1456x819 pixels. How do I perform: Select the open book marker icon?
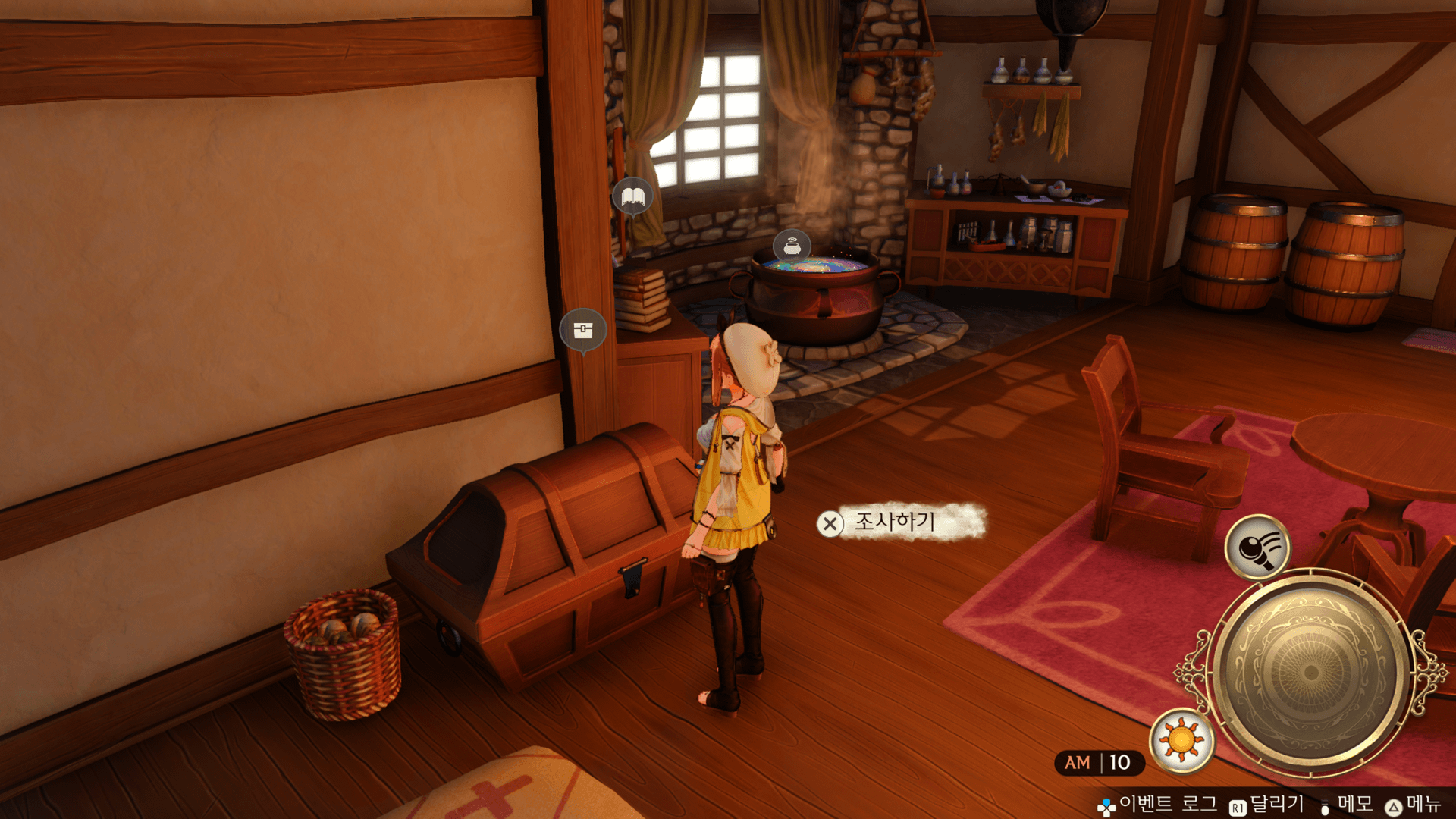coord(632,197)
